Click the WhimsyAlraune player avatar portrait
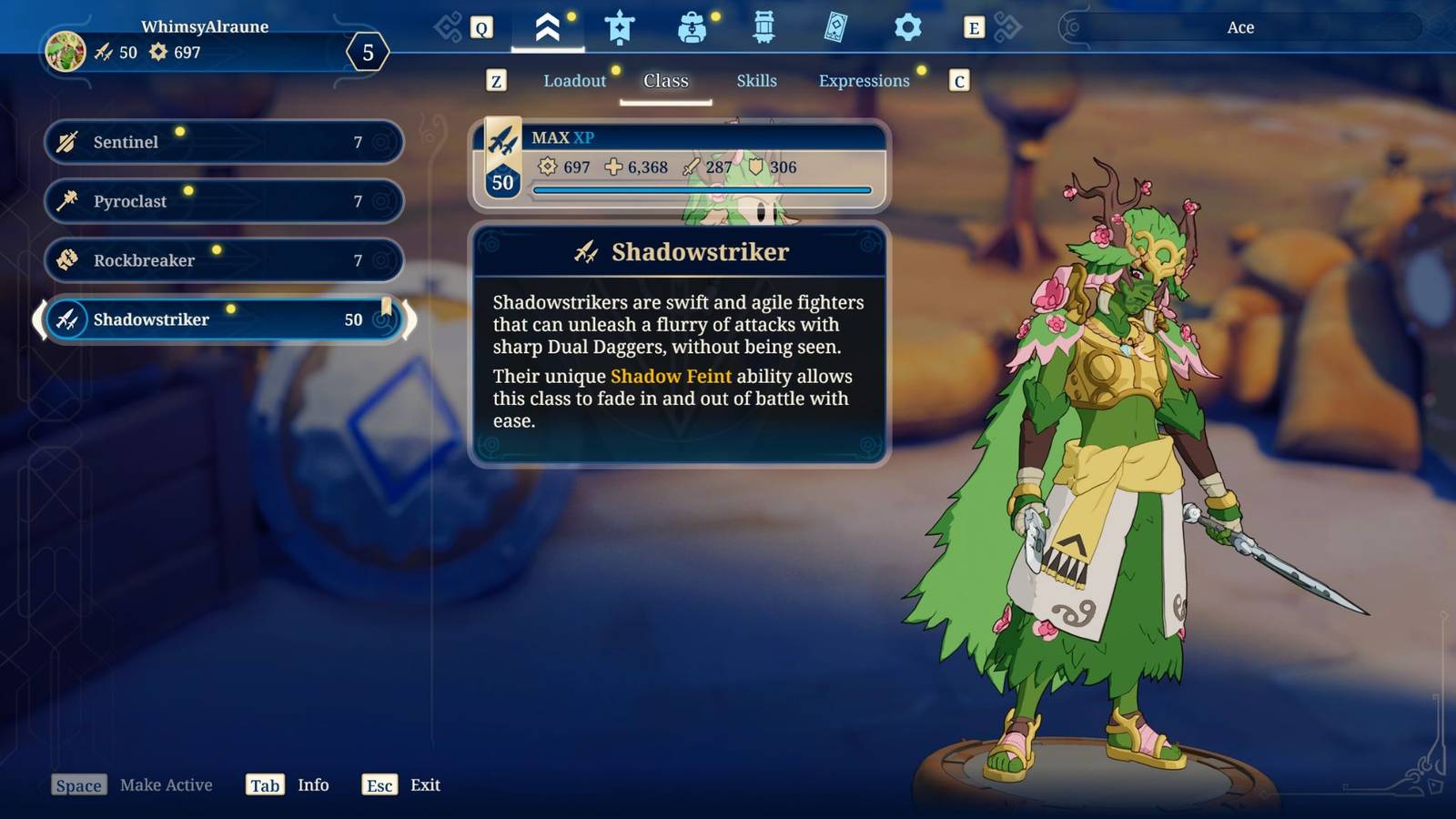Image resolution: width=1456 pixels, height=819 pixels. [66, 51]
